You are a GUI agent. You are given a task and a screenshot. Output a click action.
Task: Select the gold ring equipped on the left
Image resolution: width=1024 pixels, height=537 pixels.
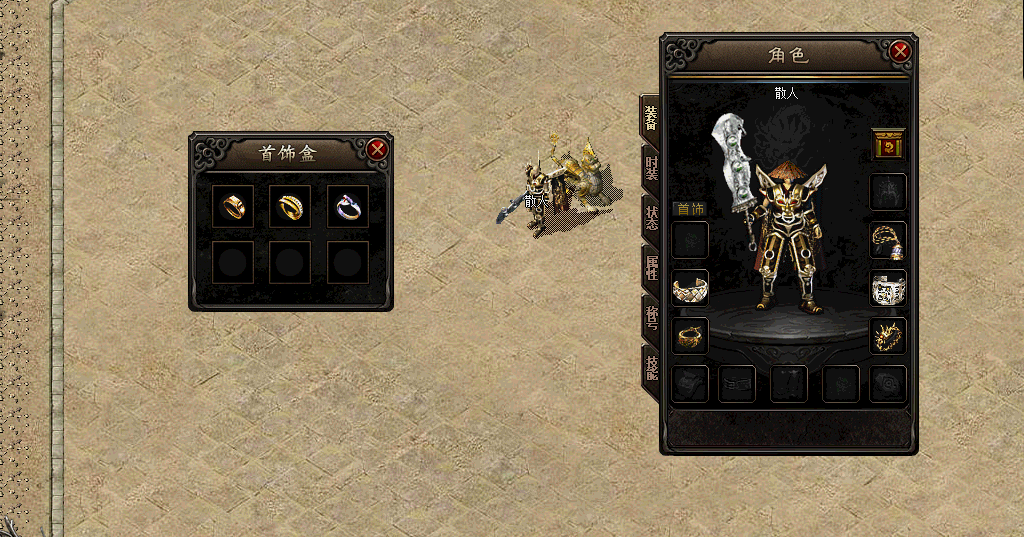tap(690, 336)
